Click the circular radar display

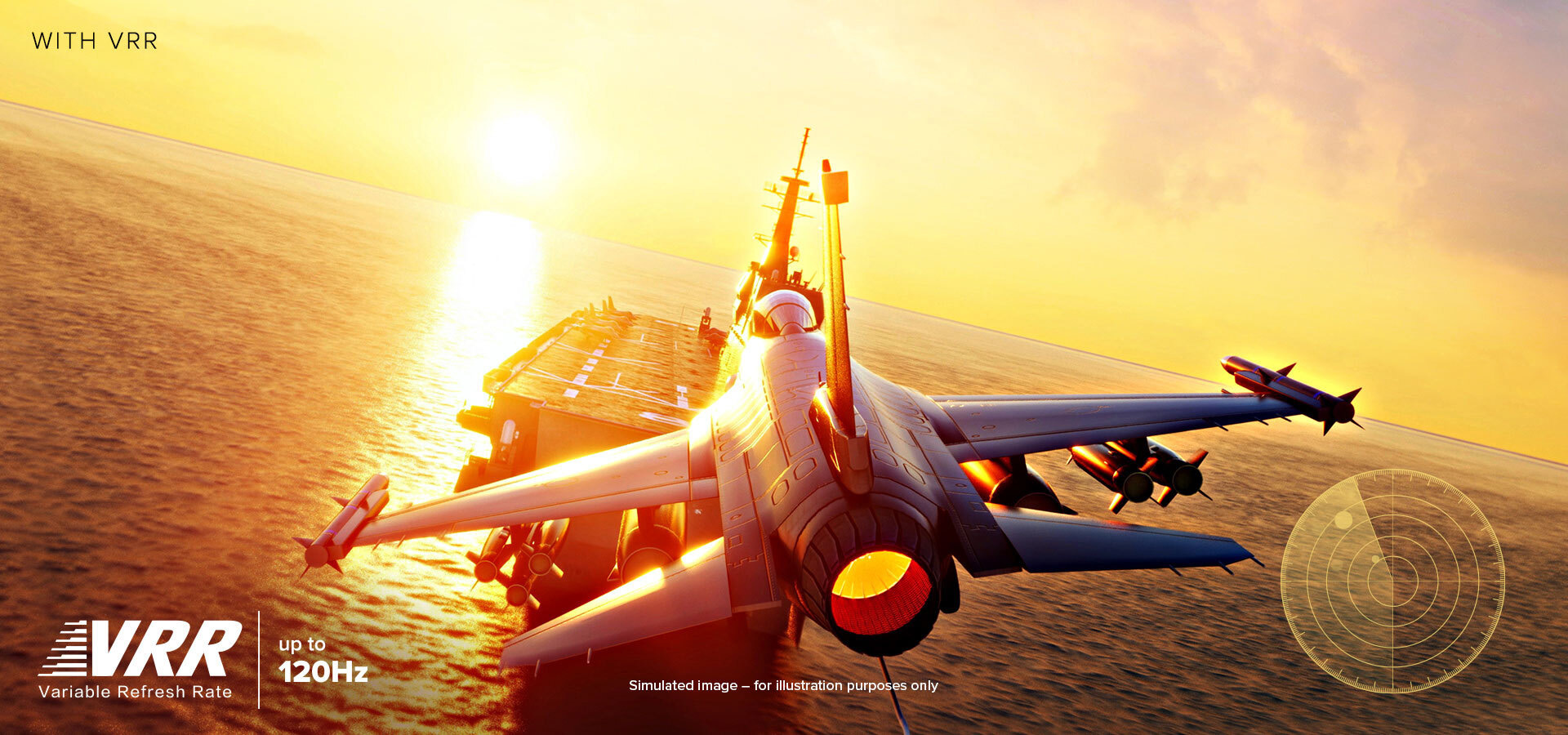[1392, 581]
